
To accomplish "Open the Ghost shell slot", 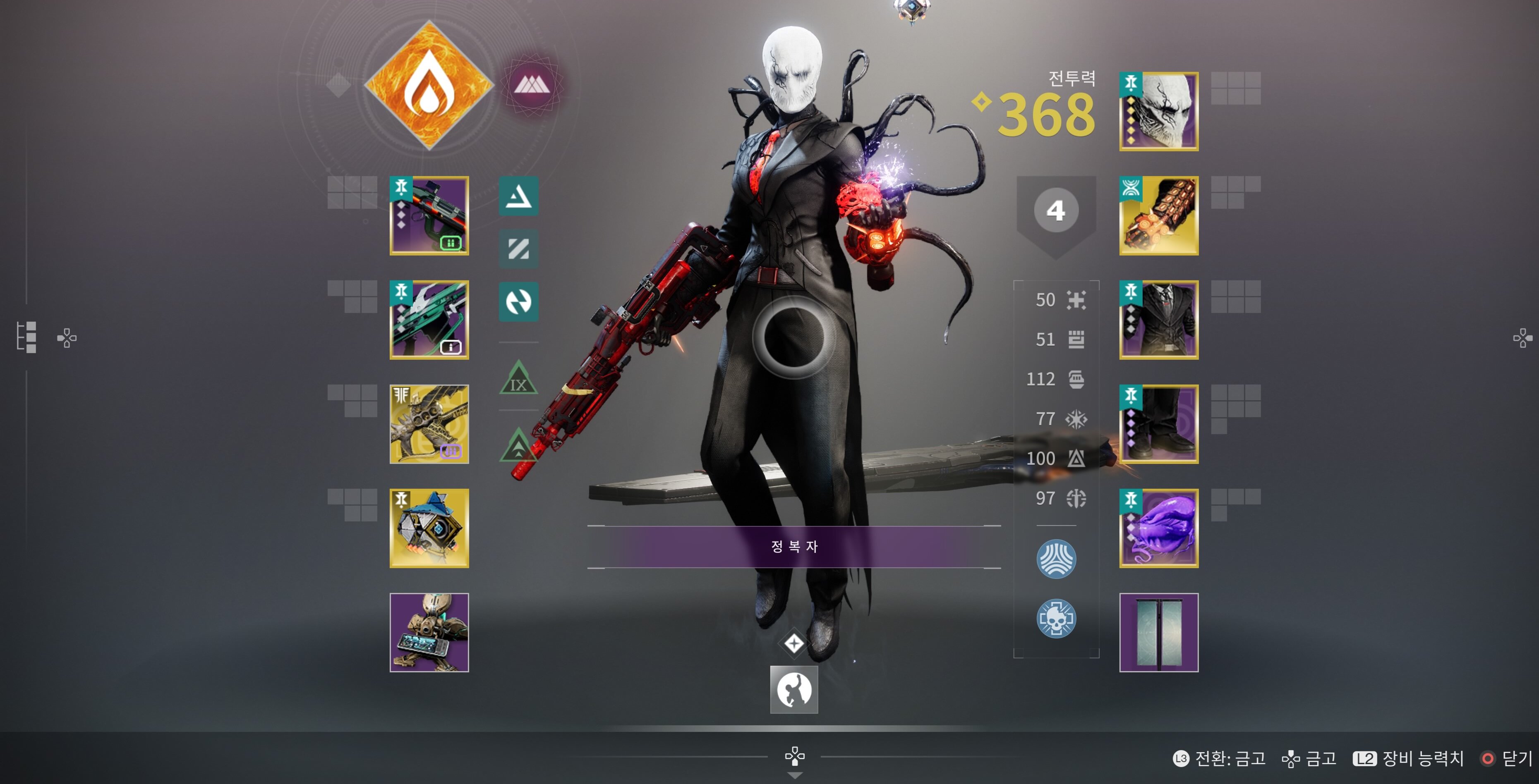I will point(429,528).
